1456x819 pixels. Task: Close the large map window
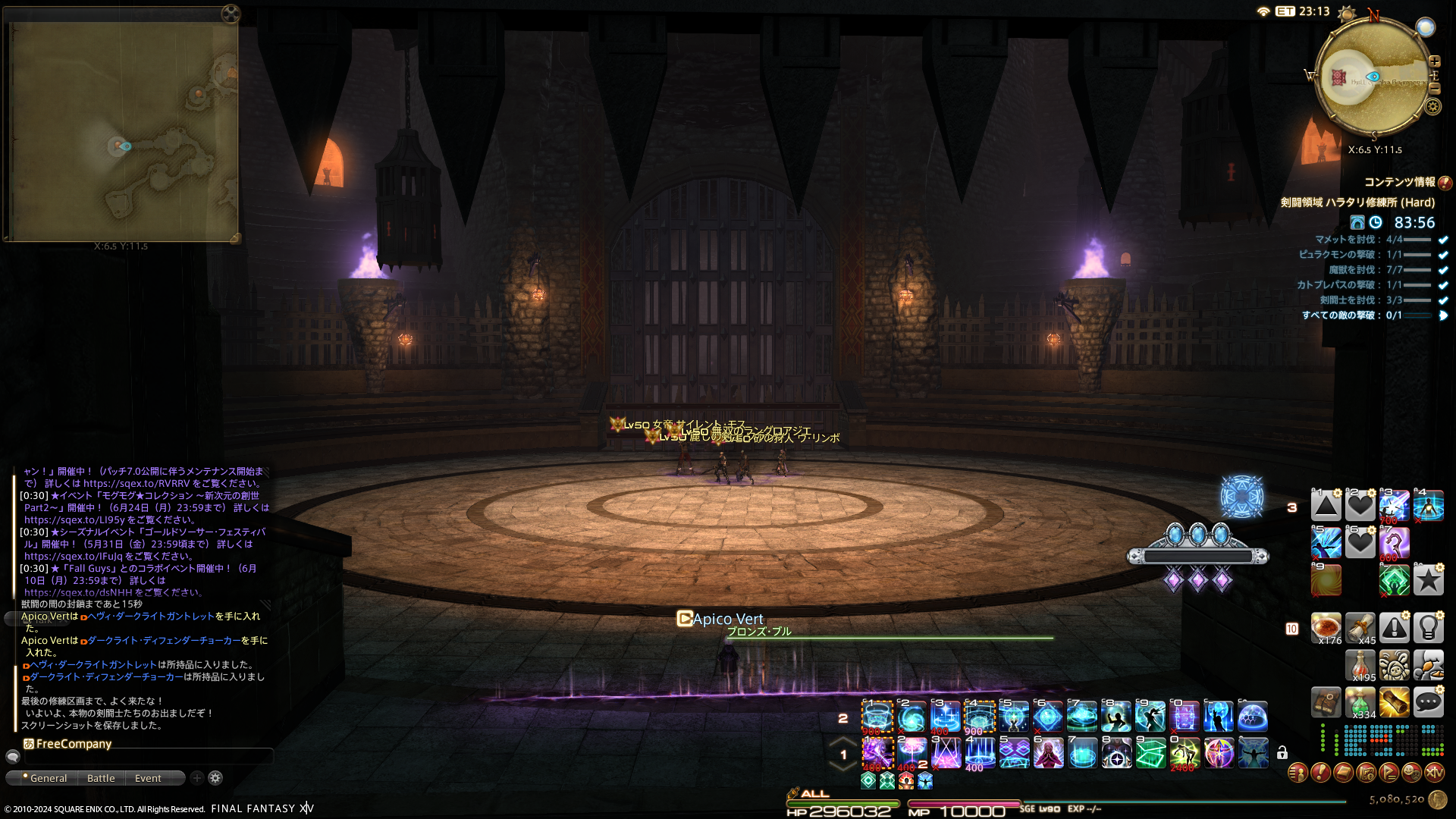click(231, 14)
